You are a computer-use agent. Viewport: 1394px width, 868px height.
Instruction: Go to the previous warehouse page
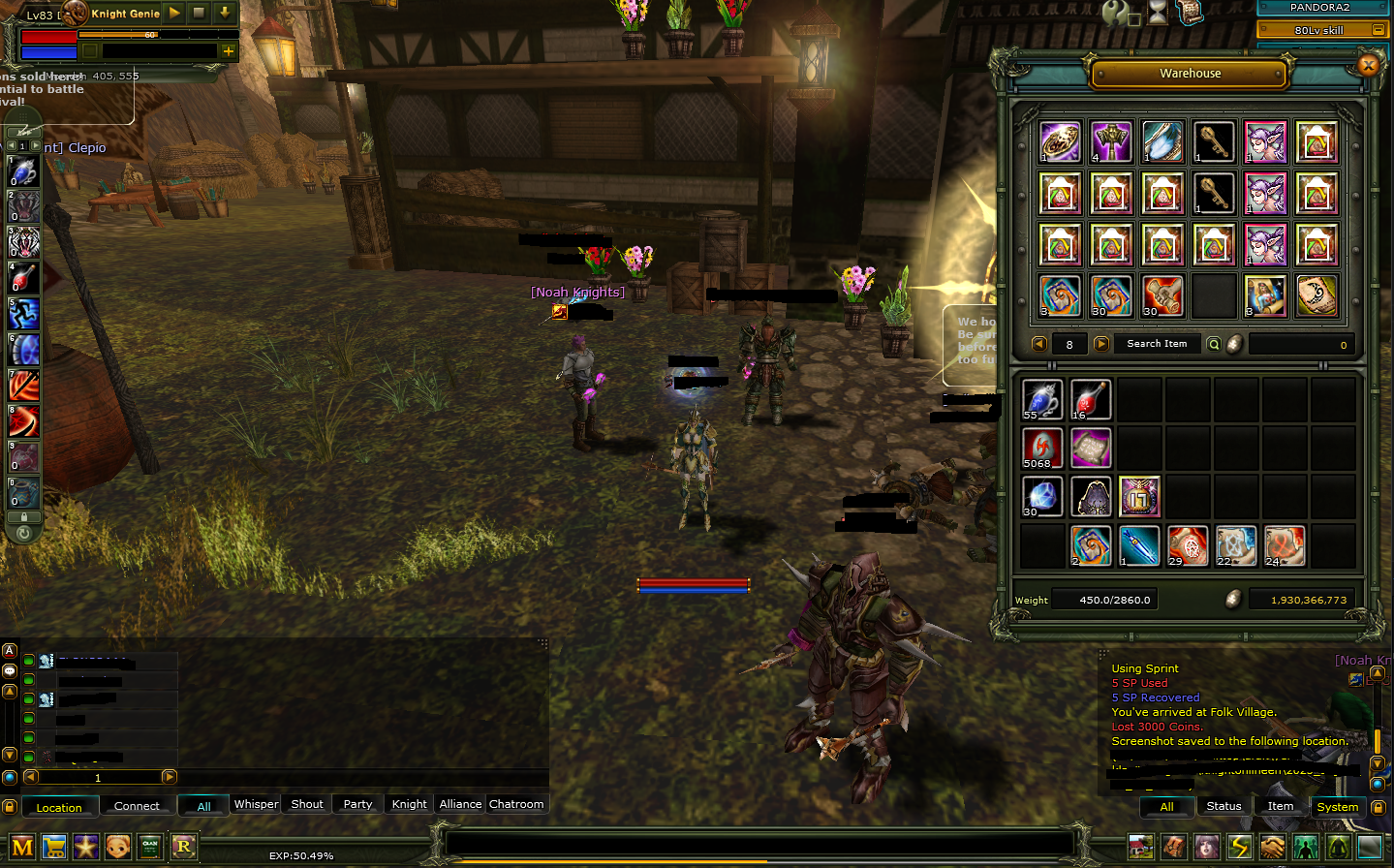point(1039,344)
